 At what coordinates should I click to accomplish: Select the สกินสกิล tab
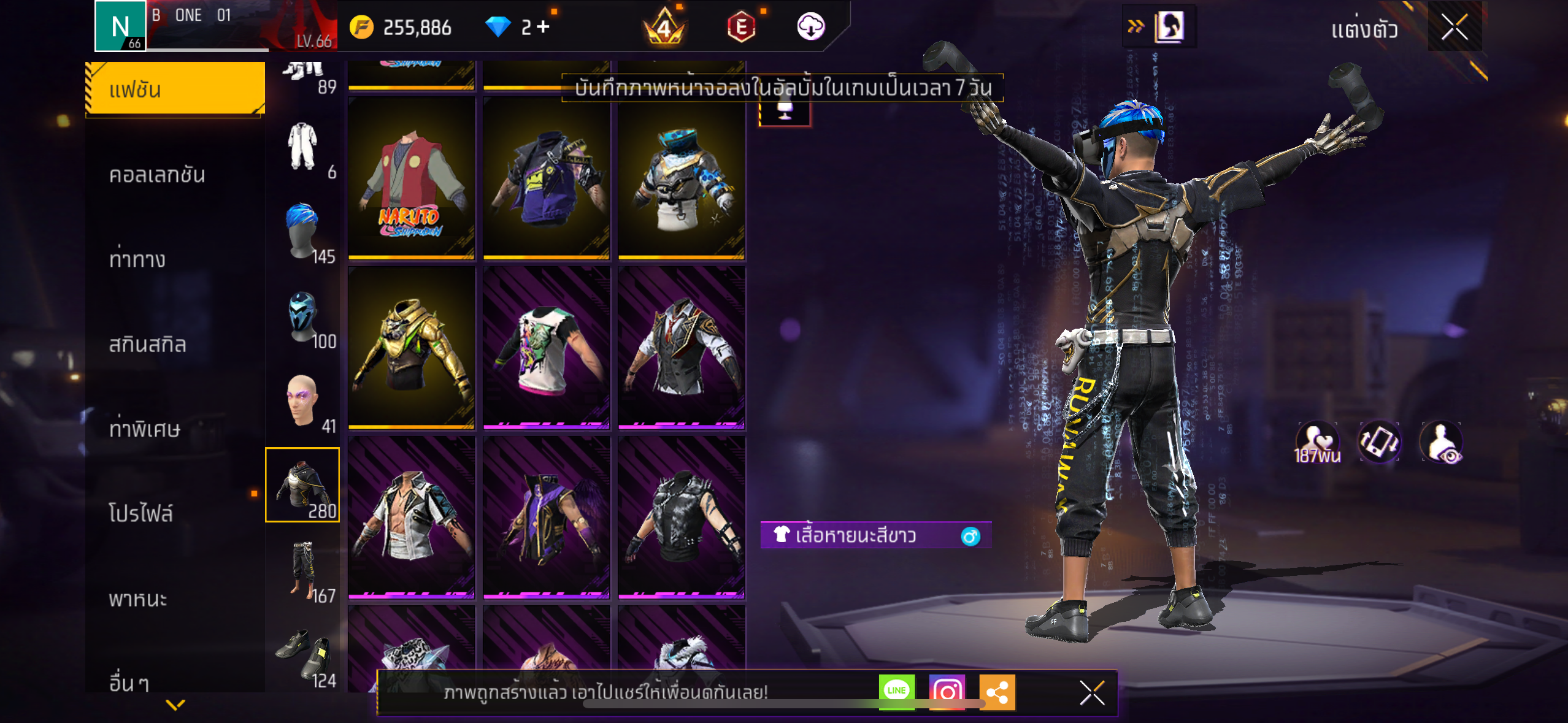147,345
